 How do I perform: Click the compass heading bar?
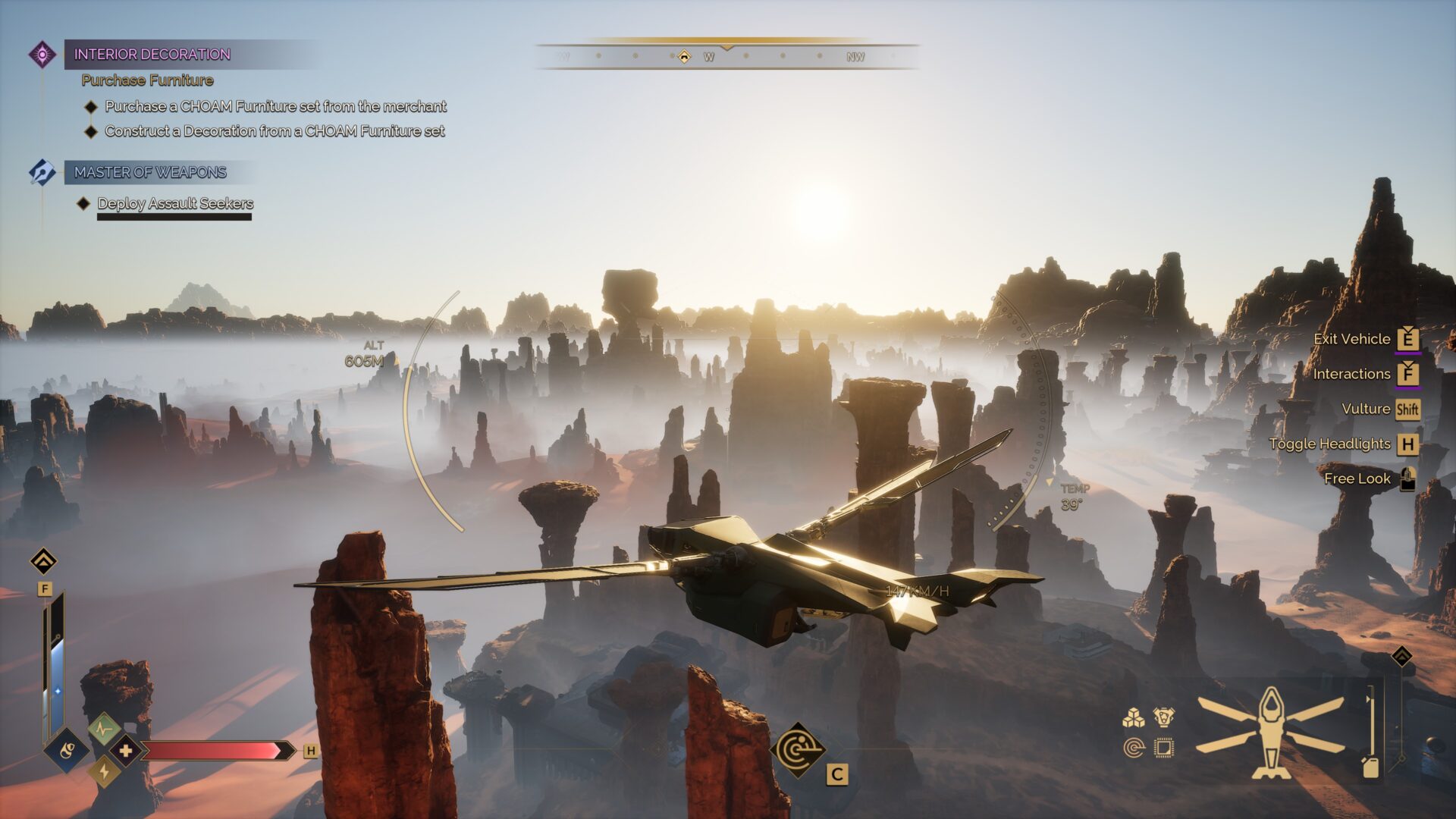click(726, 56)
